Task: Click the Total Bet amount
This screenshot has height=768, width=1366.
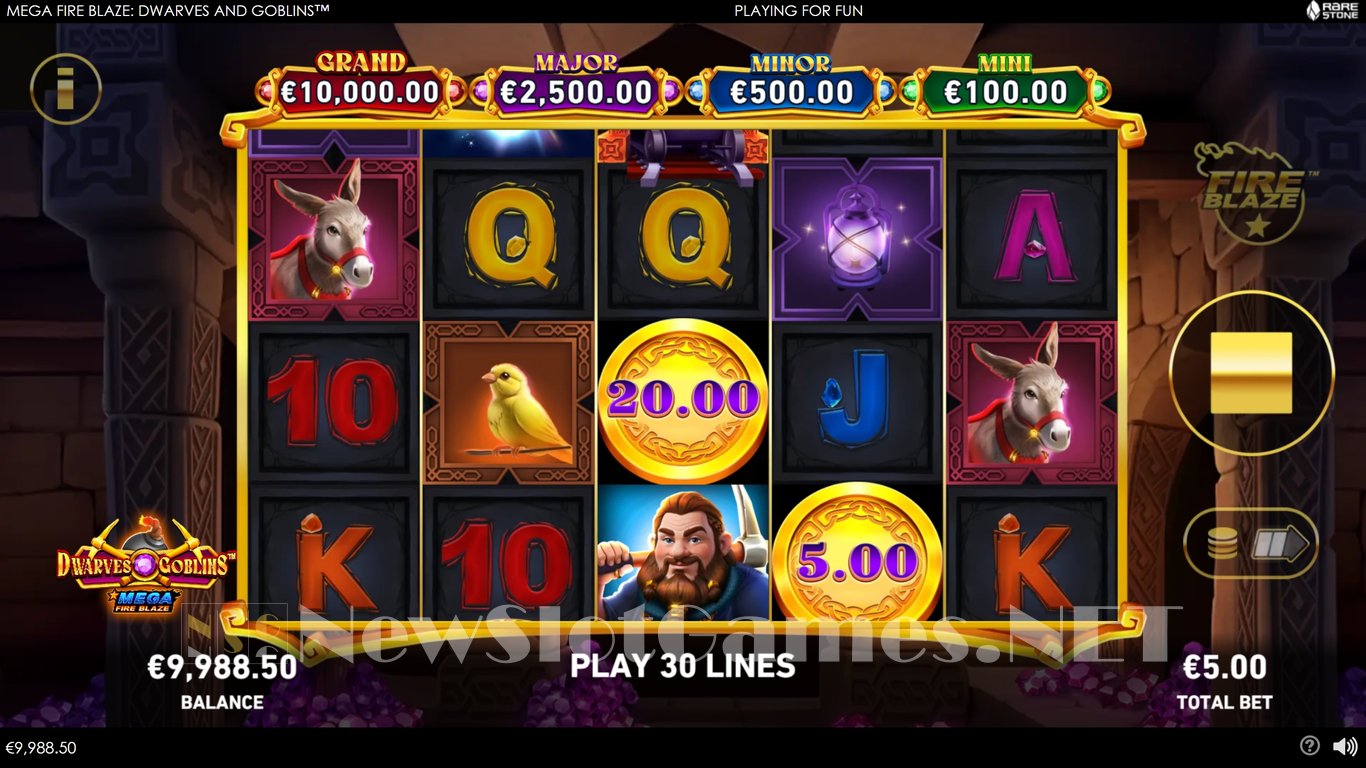Action: [1224, 667]
